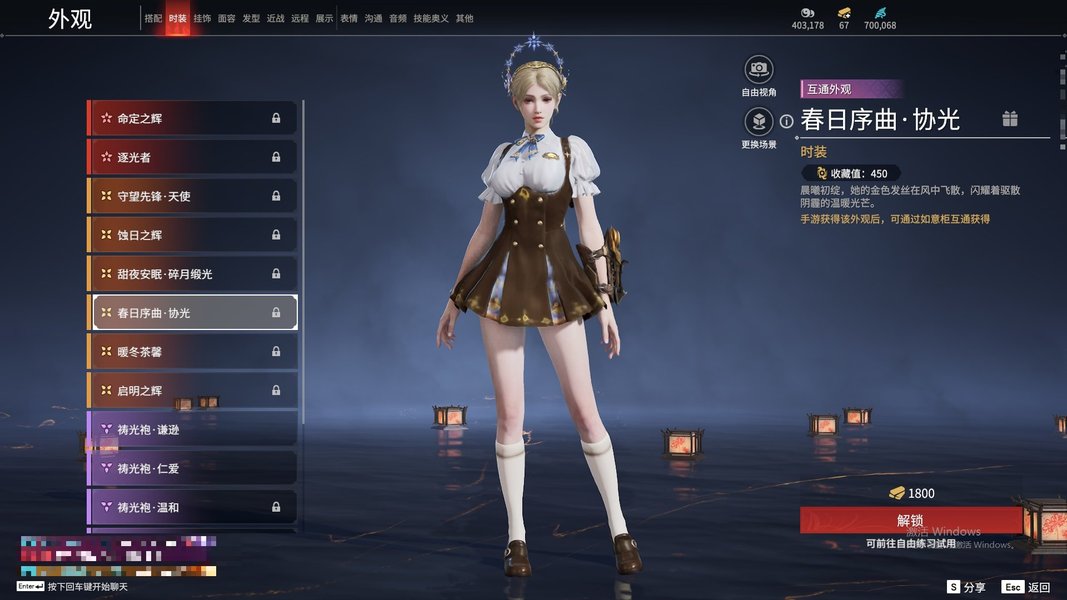Click the 返回 back button
This screenshot has width=1067, height=600.
pos(1027,587)
